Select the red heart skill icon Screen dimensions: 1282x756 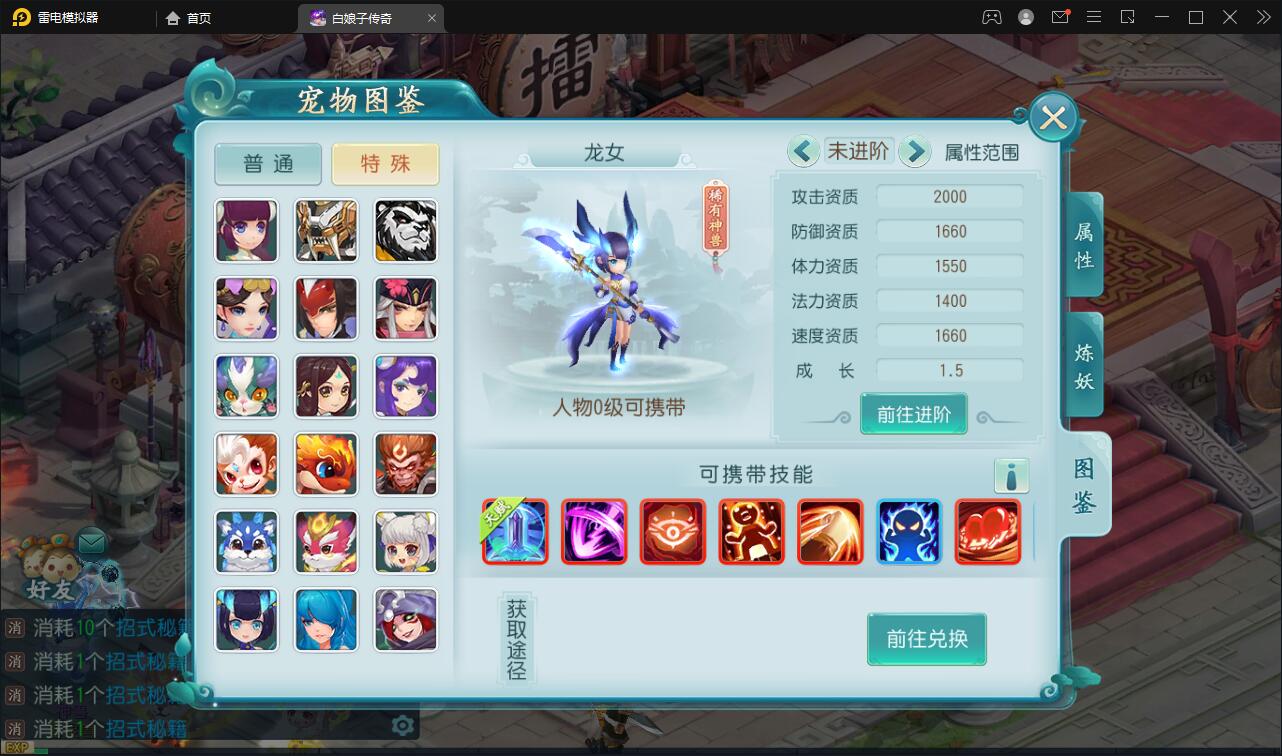(987, 531)
